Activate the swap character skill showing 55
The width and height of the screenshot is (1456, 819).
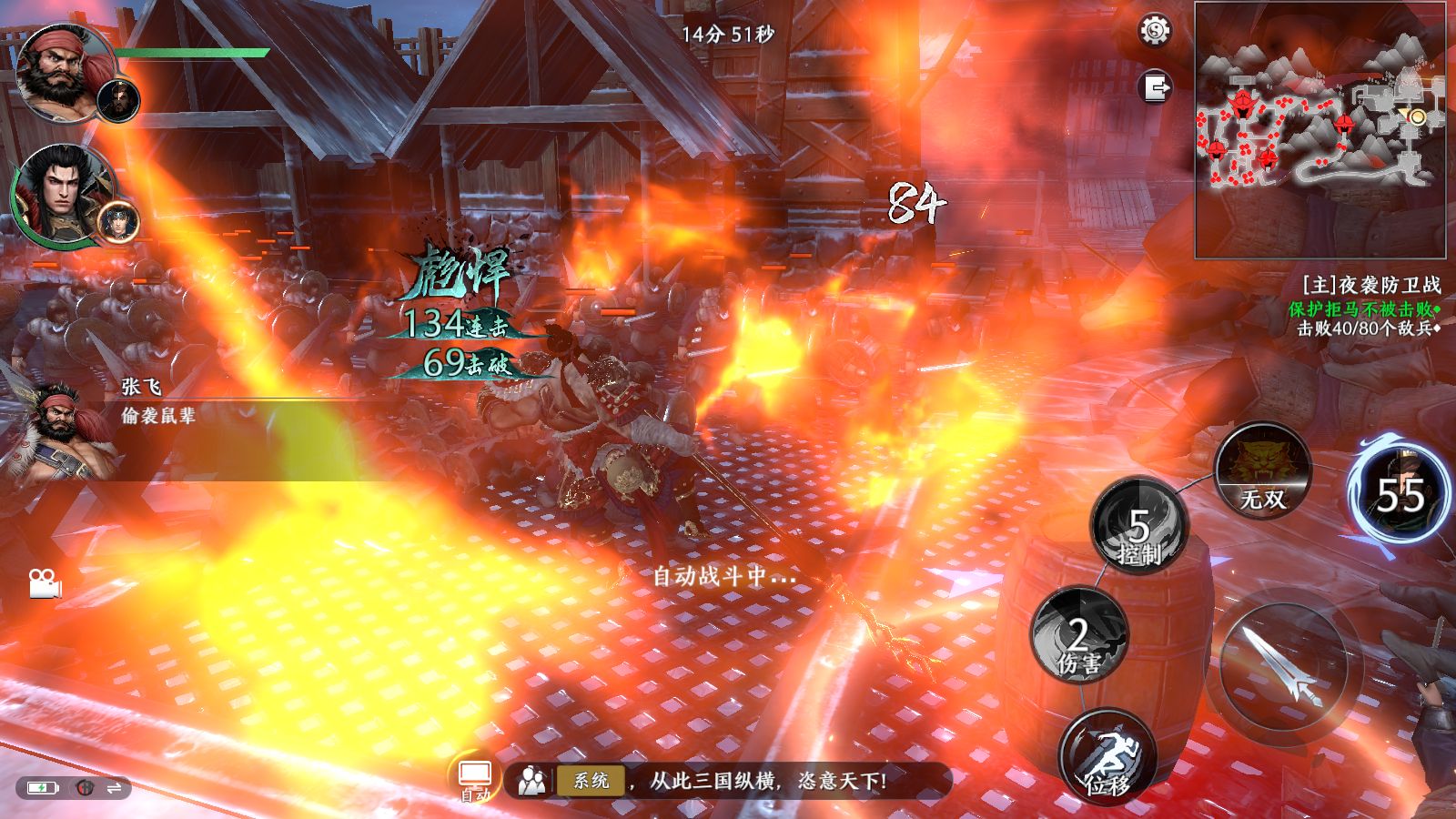tap(1400, 495)
